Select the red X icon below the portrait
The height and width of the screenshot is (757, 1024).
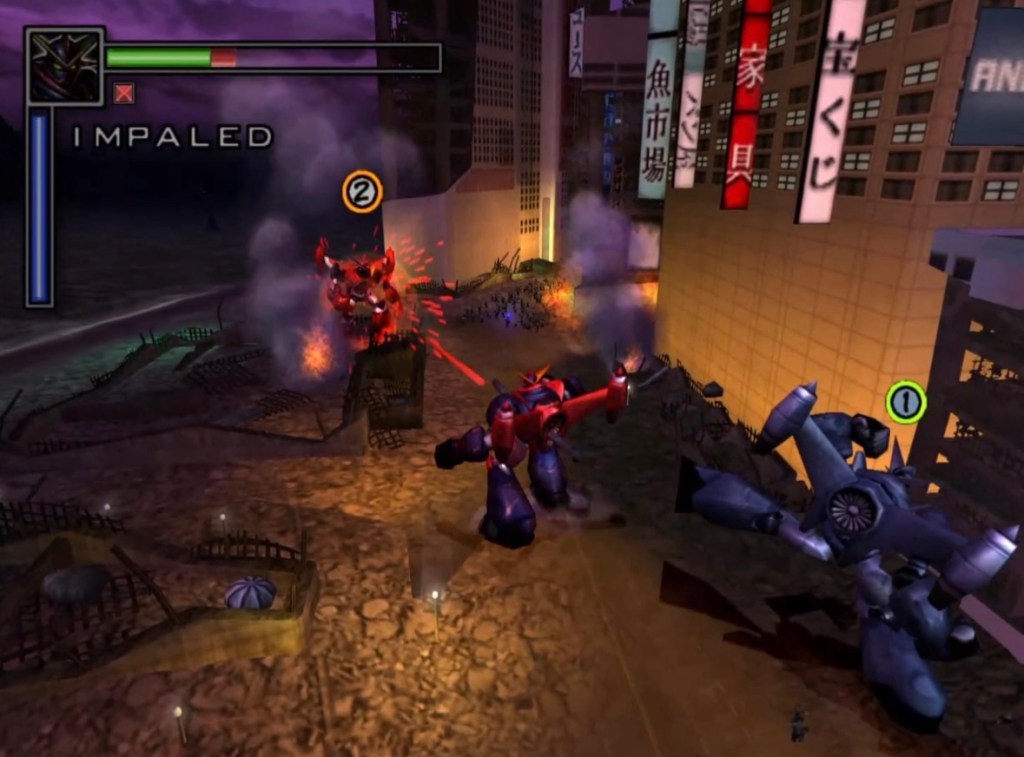[x=124, y=94]
